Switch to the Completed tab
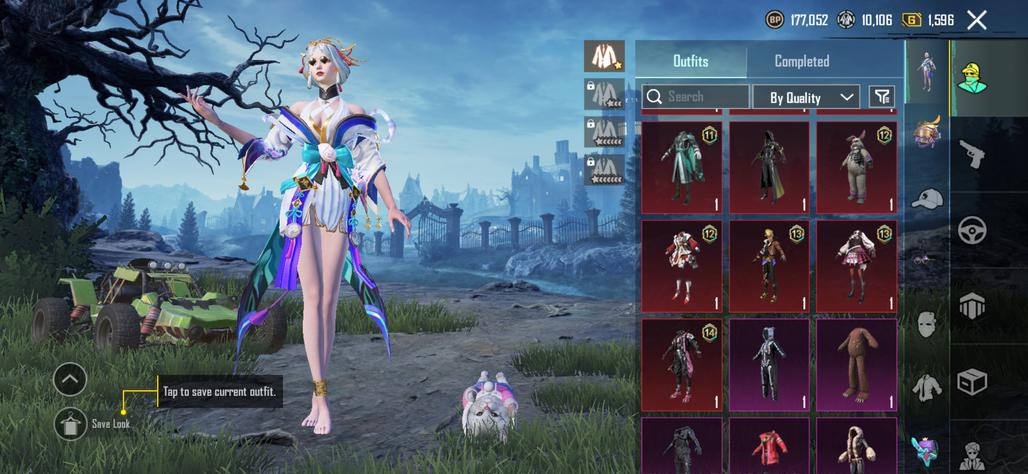This screenshot has height=474, width=1028. [x=801, y=61]
